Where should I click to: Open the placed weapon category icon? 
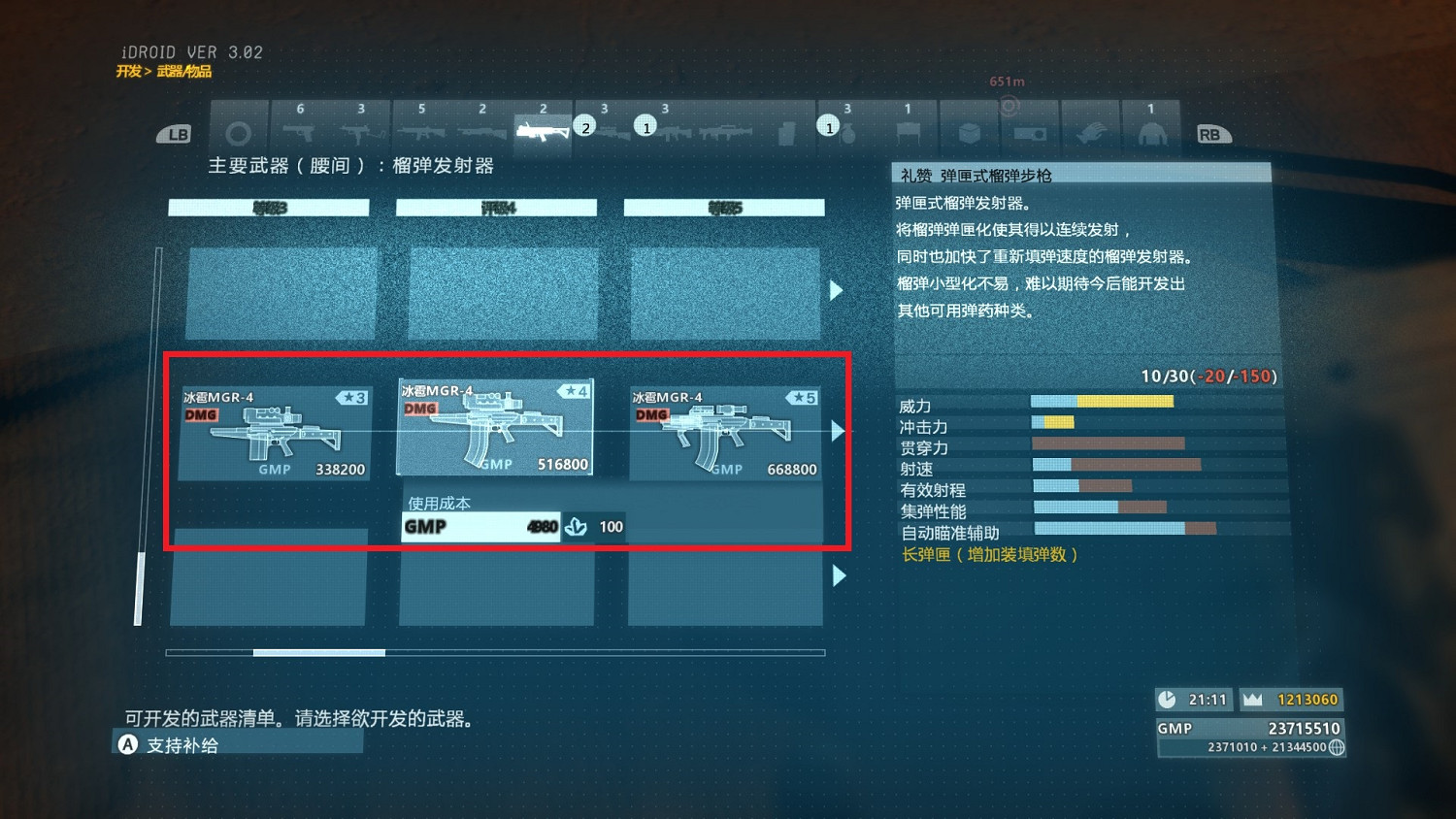pos(908,133)
